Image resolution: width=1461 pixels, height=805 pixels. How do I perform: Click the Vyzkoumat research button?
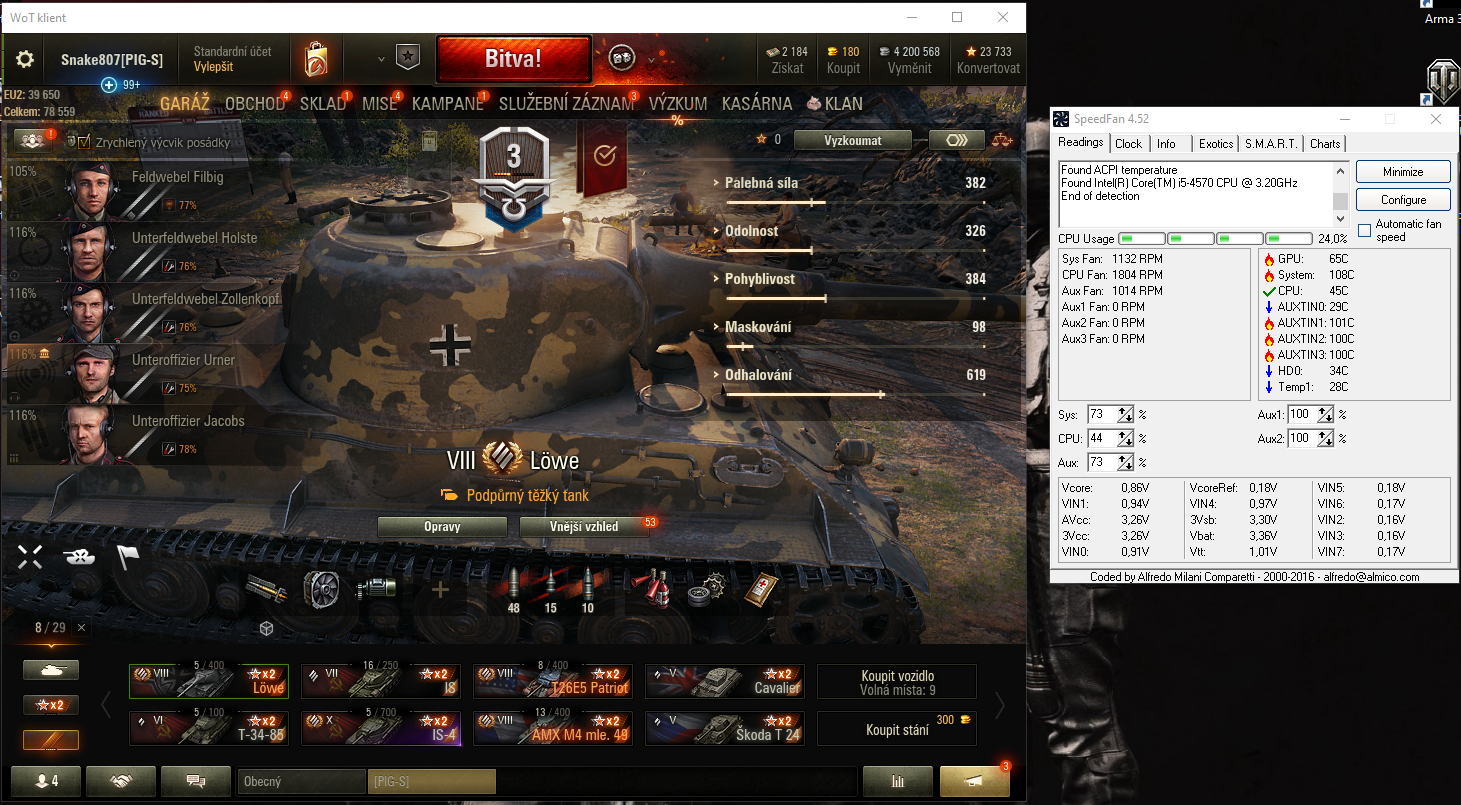852,140
